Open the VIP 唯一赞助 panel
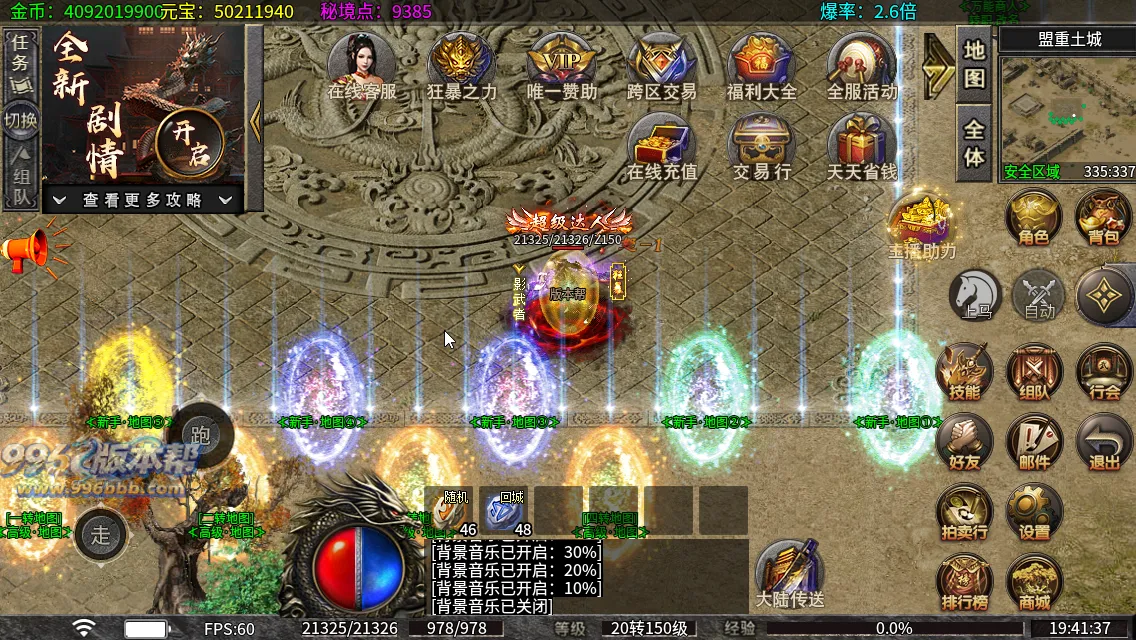 point(561,62)
